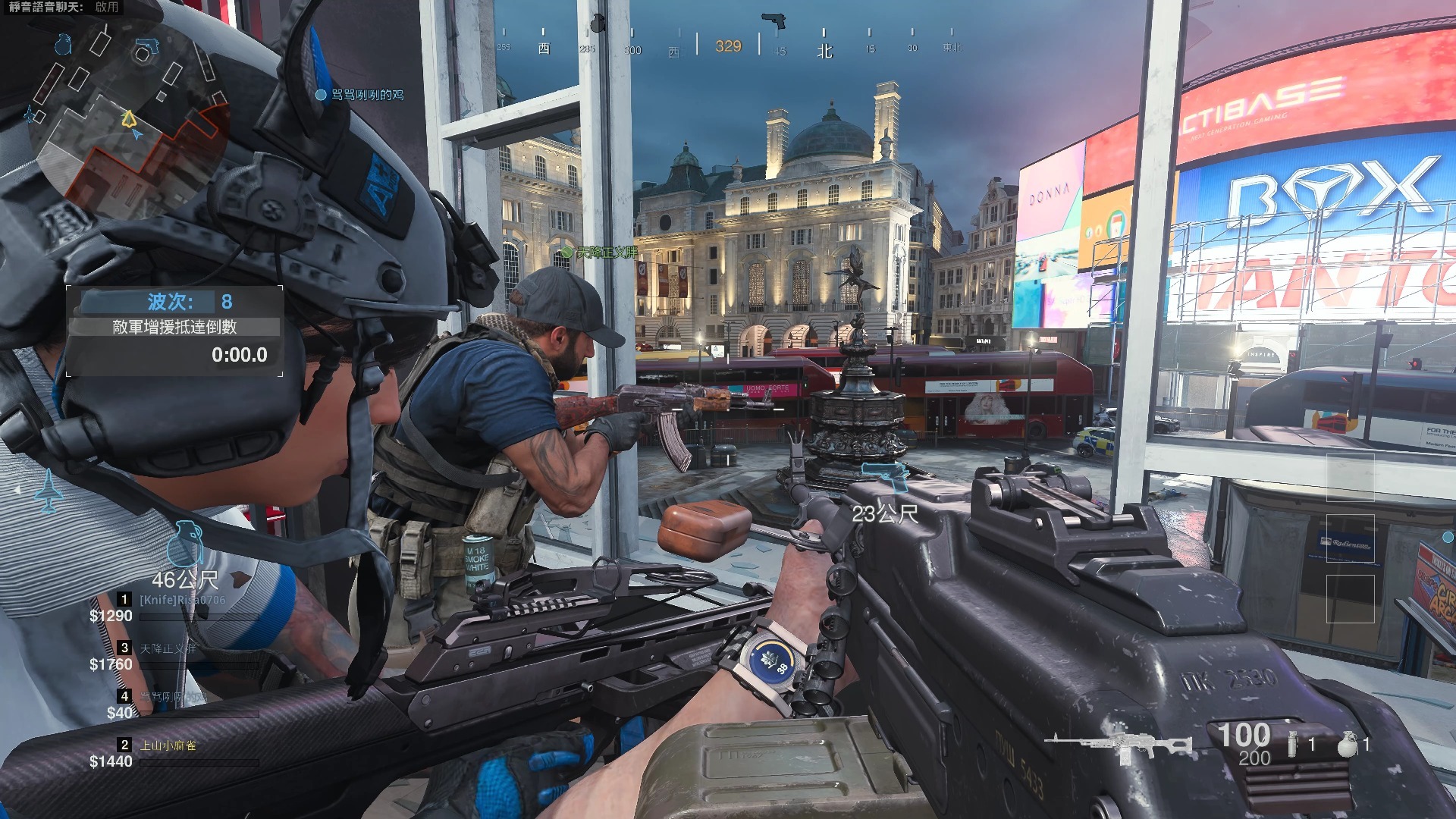Select squad member [Knife]Risa0706
This screenshot has width=1456, height=819.
click(x=182, y=600)
